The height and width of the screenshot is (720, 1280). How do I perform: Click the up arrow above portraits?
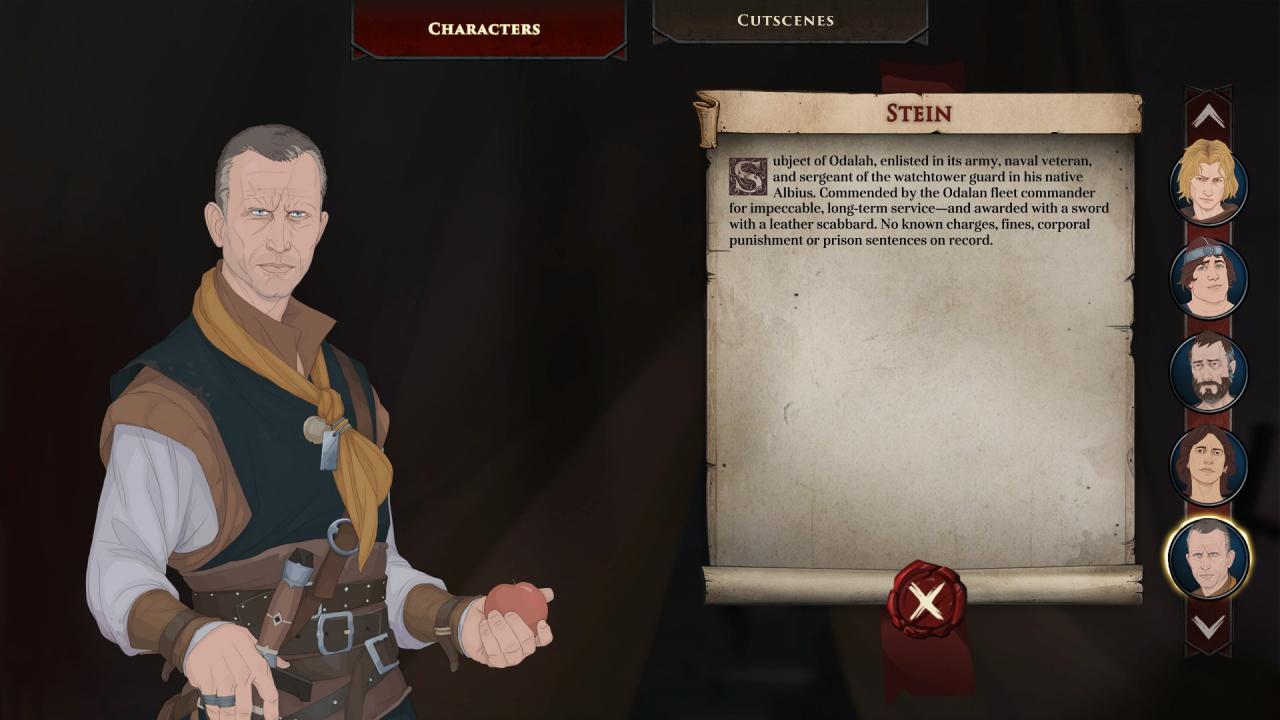[x=1208, y=117]
